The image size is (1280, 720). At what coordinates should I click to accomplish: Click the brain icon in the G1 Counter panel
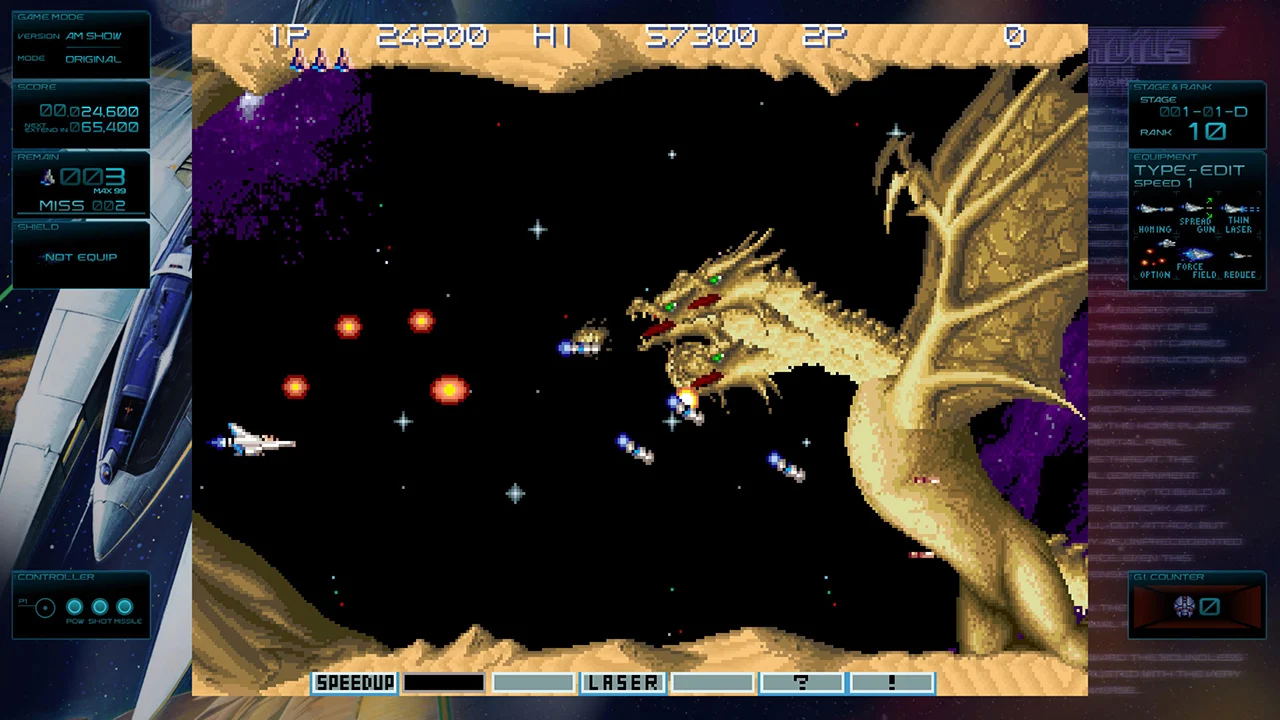[x=1185, y=607]
